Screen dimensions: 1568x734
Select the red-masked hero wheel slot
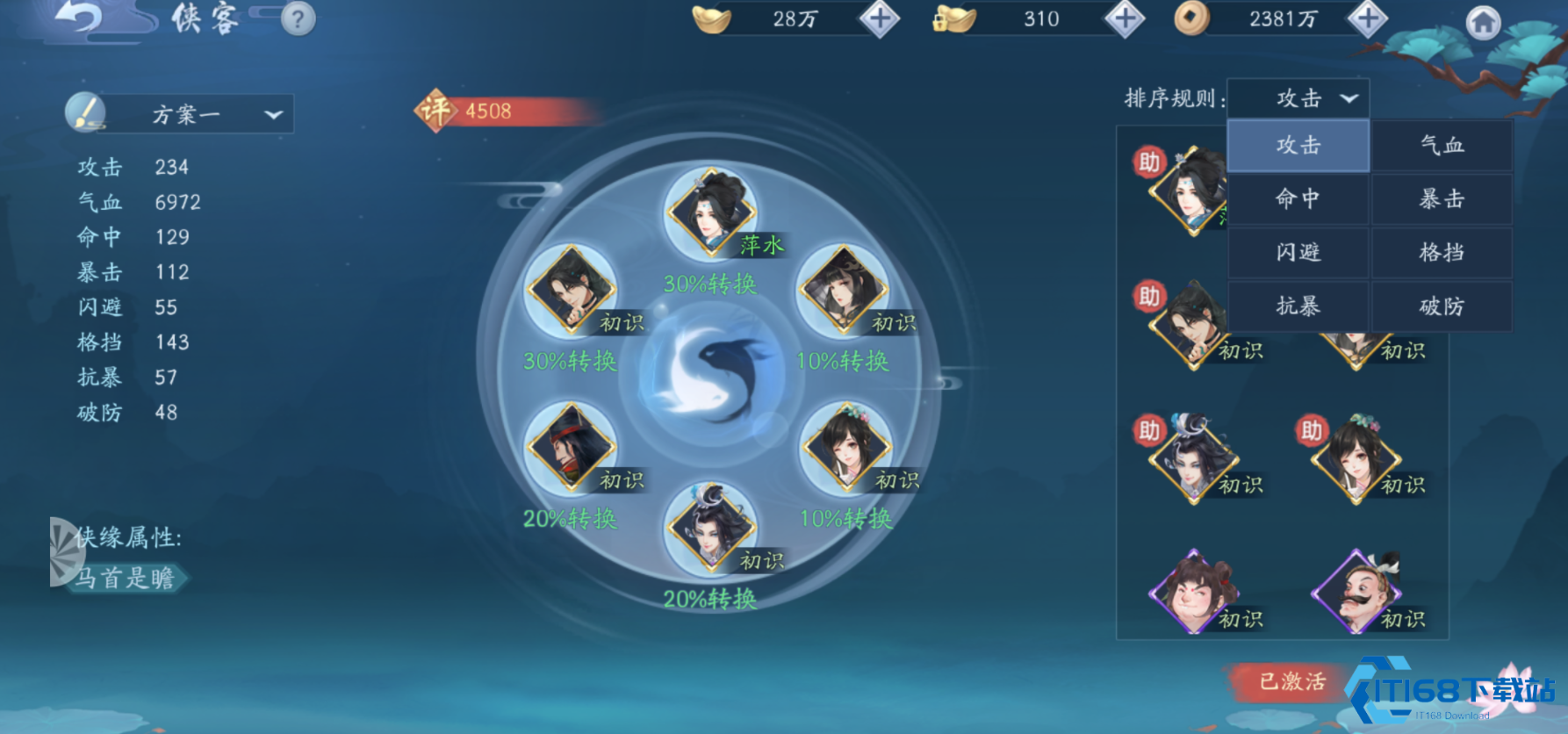[571, 448]
